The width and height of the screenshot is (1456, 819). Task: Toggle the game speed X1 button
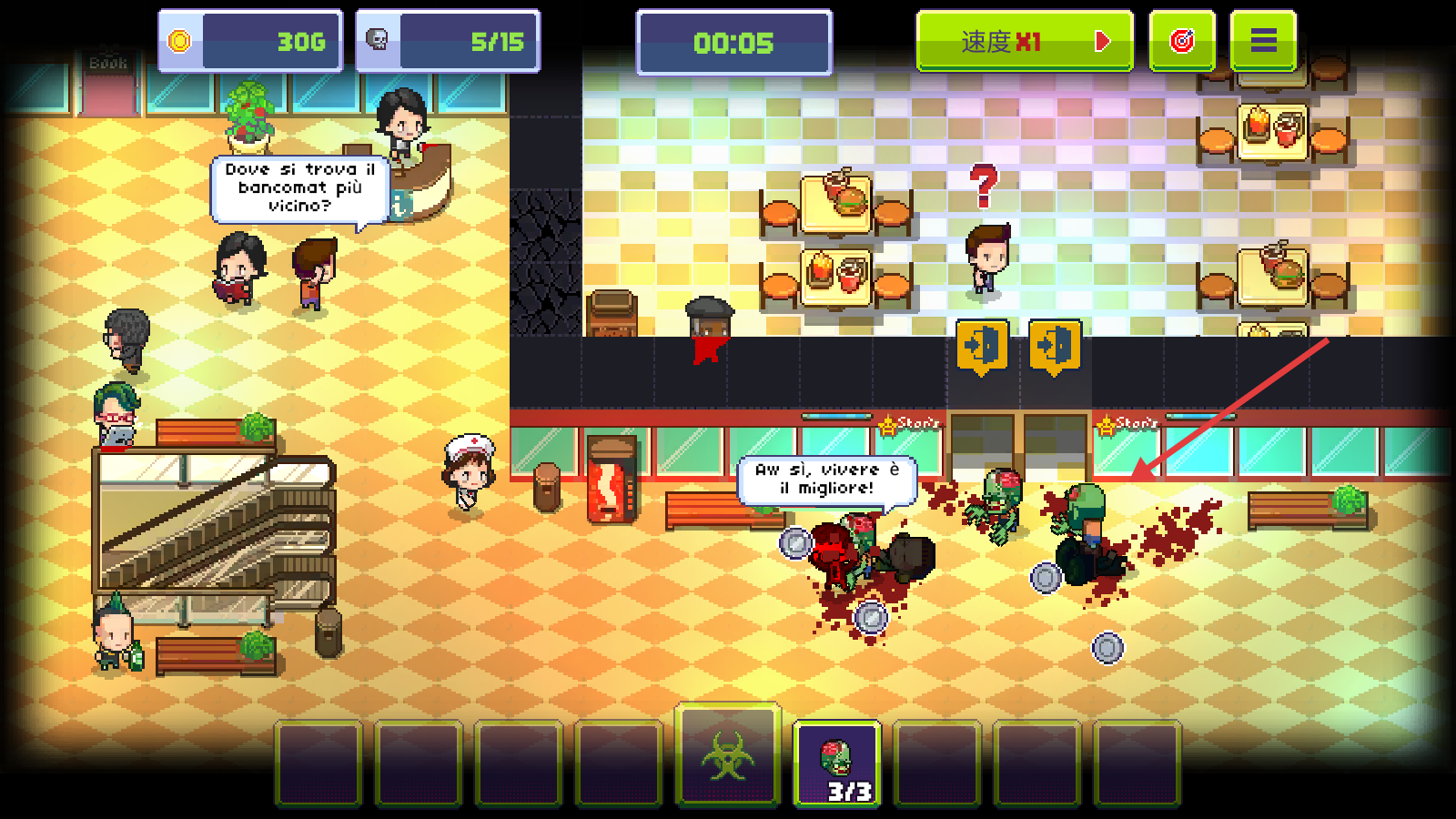click(x=1024, y=41)
